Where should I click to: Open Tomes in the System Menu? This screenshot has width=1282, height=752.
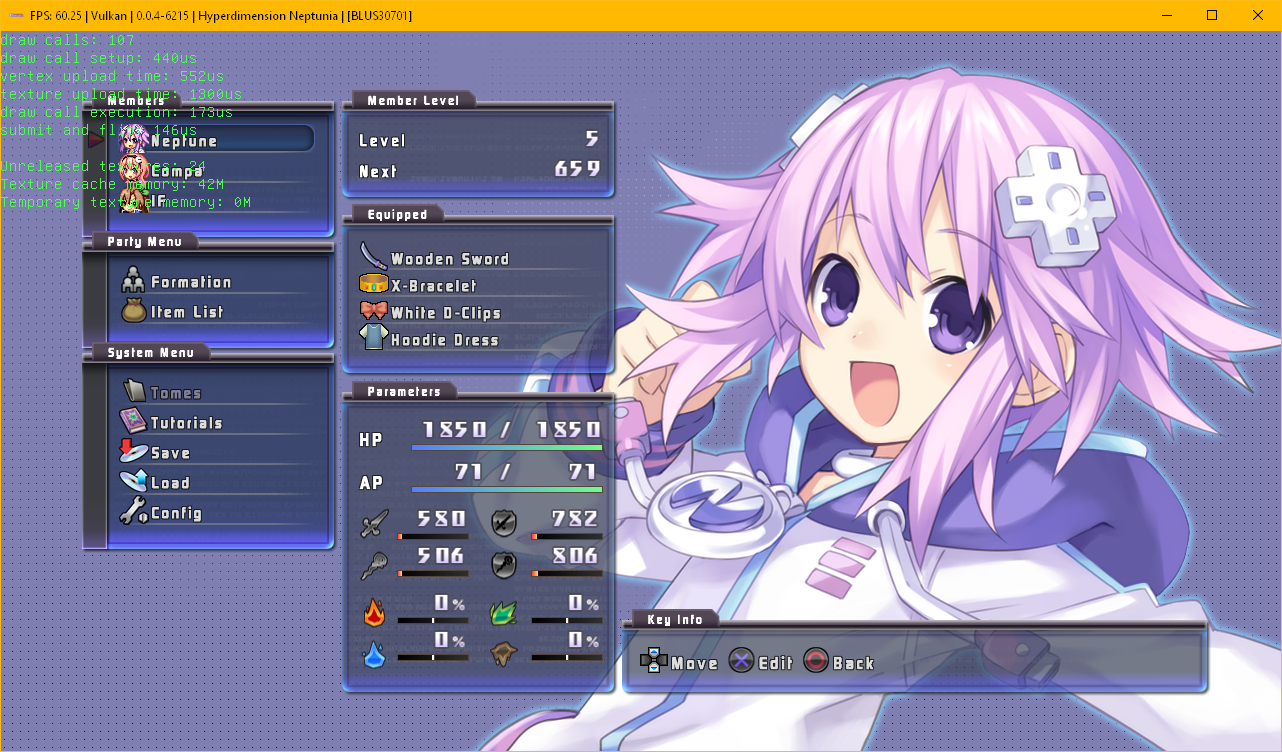175,393
